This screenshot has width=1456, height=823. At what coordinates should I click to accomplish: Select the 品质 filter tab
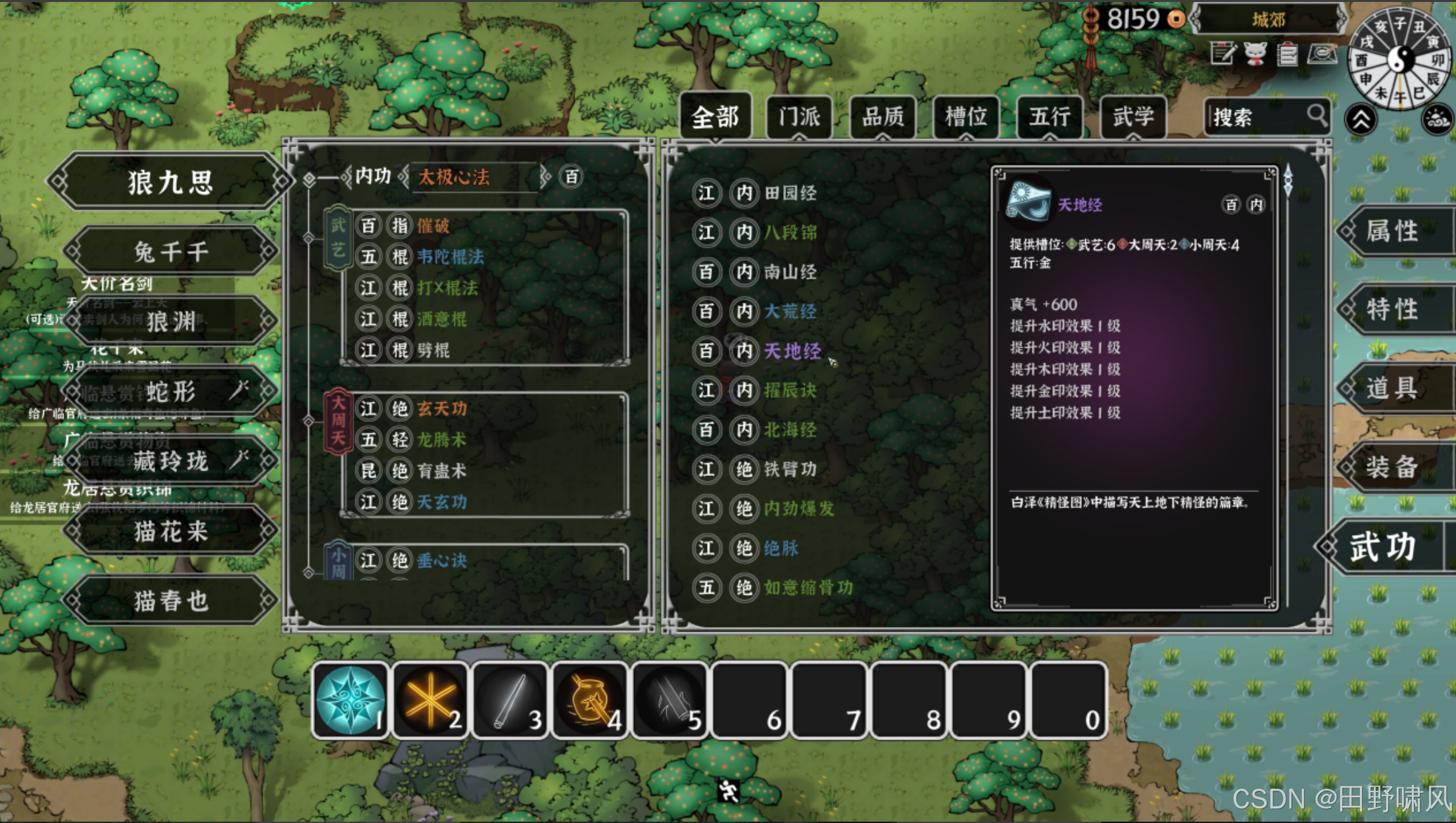(x=883, y=118)
